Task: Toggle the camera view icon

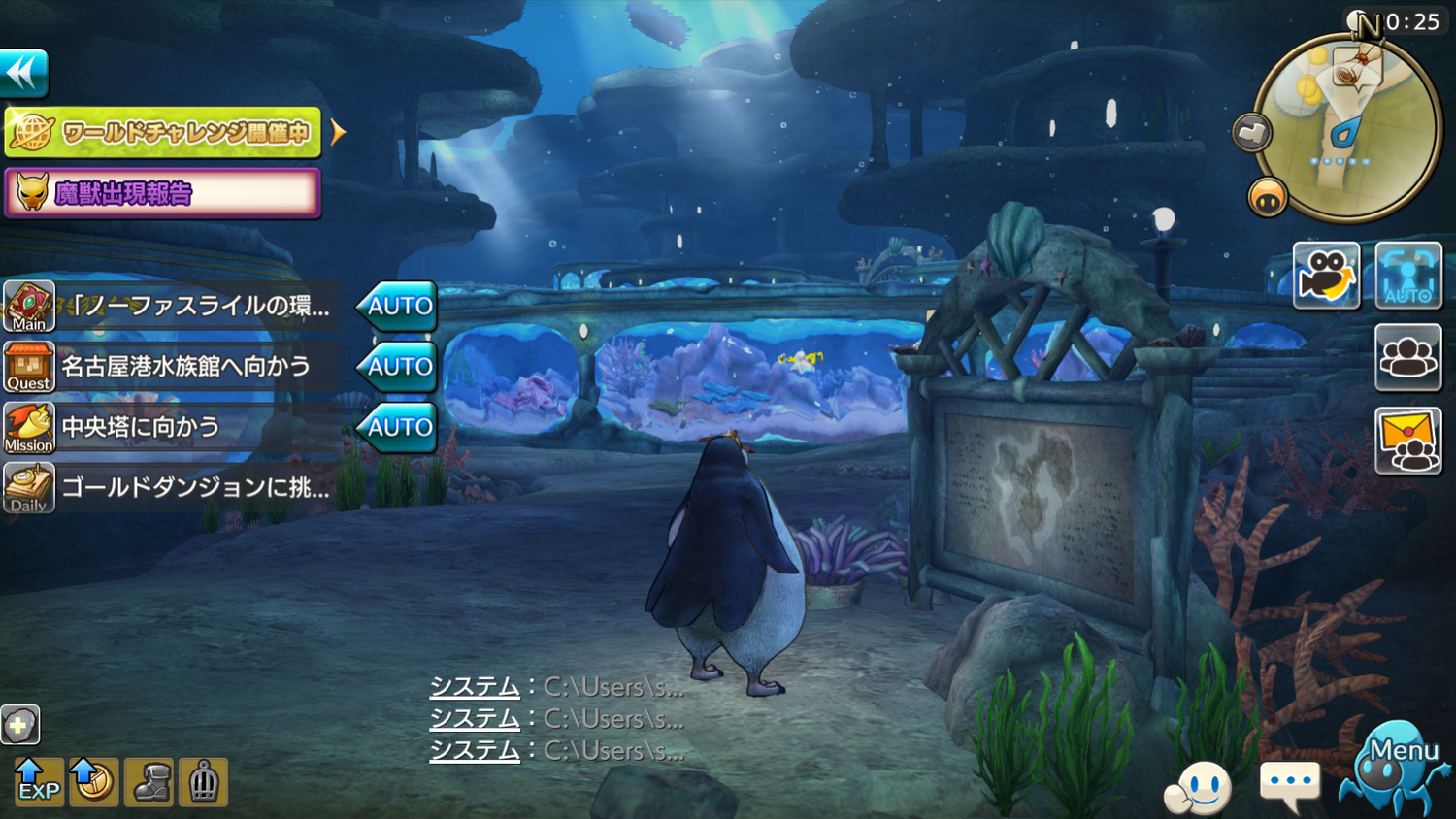Action: (x=1326, y=276)
